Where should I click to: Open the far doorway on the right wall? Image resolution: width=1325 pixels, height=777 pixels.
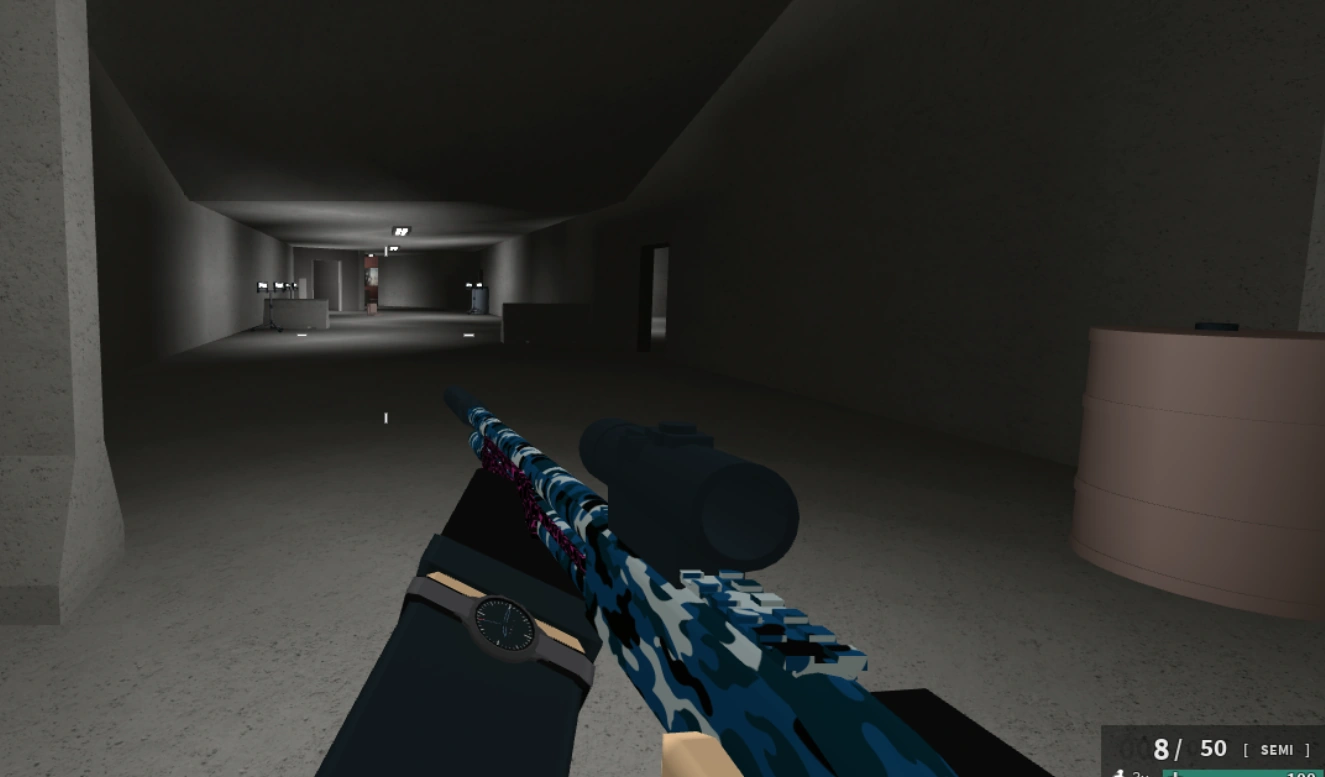(x=660, y=290)
